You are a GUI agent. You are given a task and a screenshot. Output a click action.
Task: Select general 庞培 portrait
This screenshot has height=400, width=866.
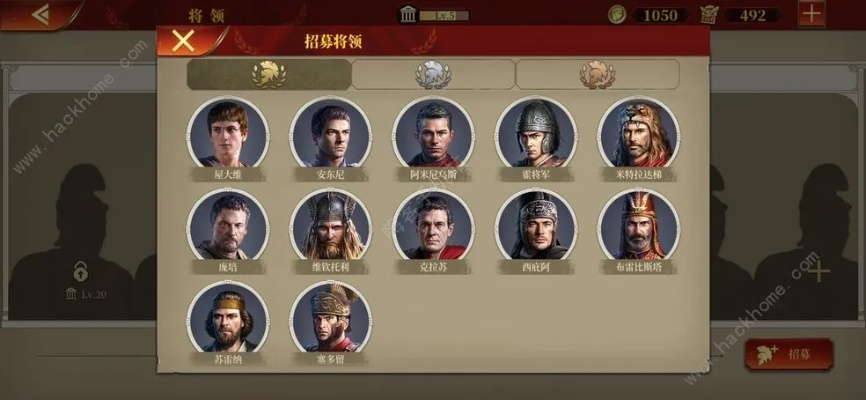click(227, 225)
